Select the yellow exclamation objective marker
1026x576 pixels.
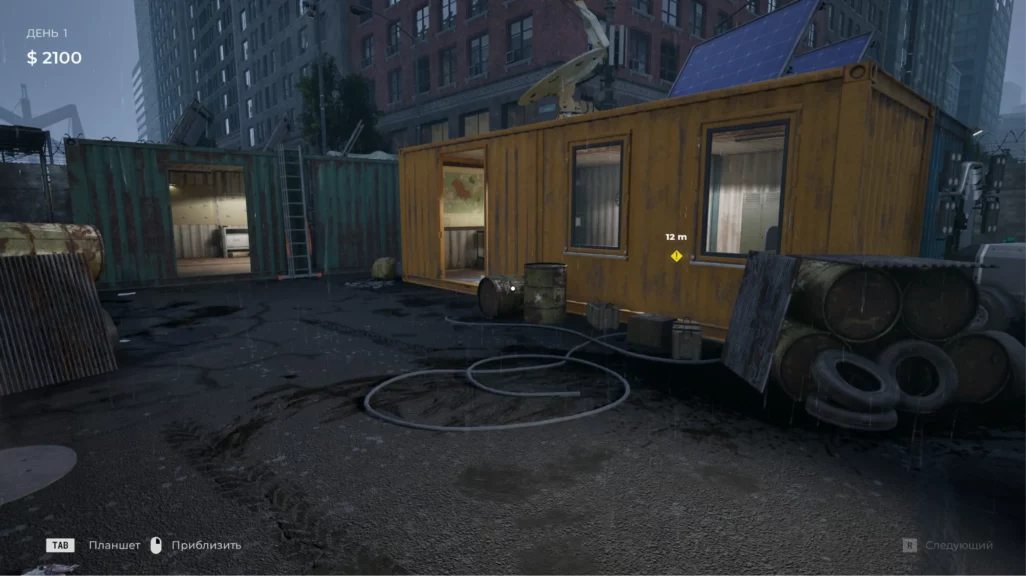point(676,256)
